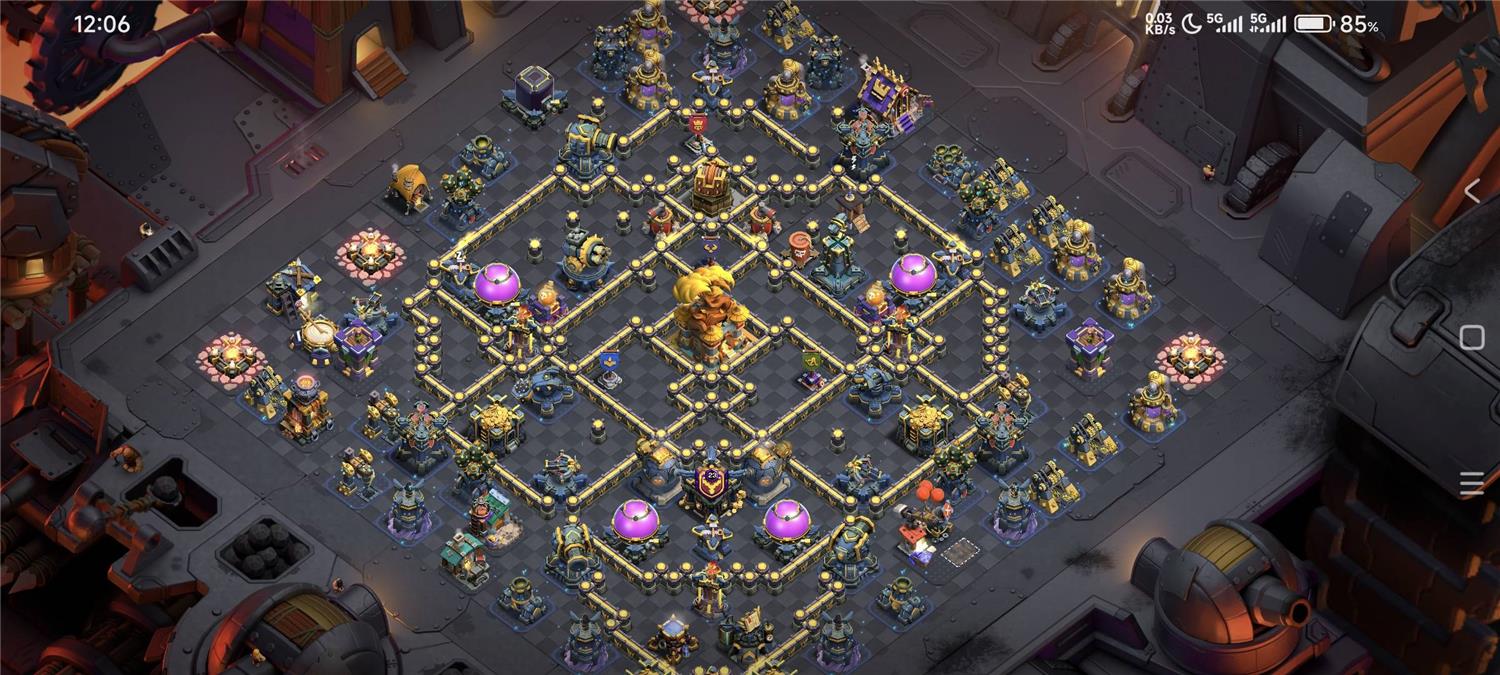Tap the Android back arrow button

[x=1471, y=192]
